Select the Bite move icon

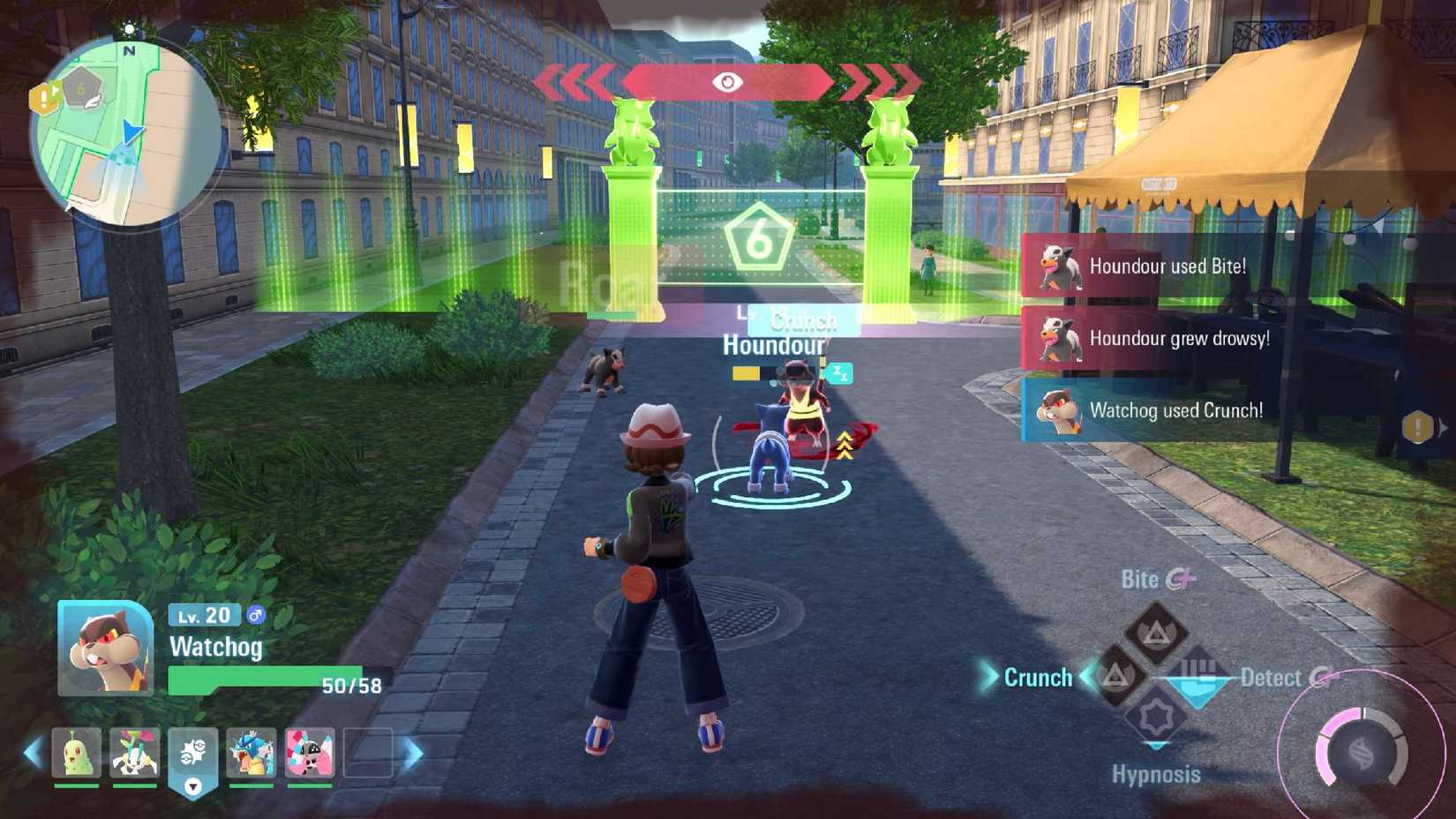click(x=1156, y=634)
